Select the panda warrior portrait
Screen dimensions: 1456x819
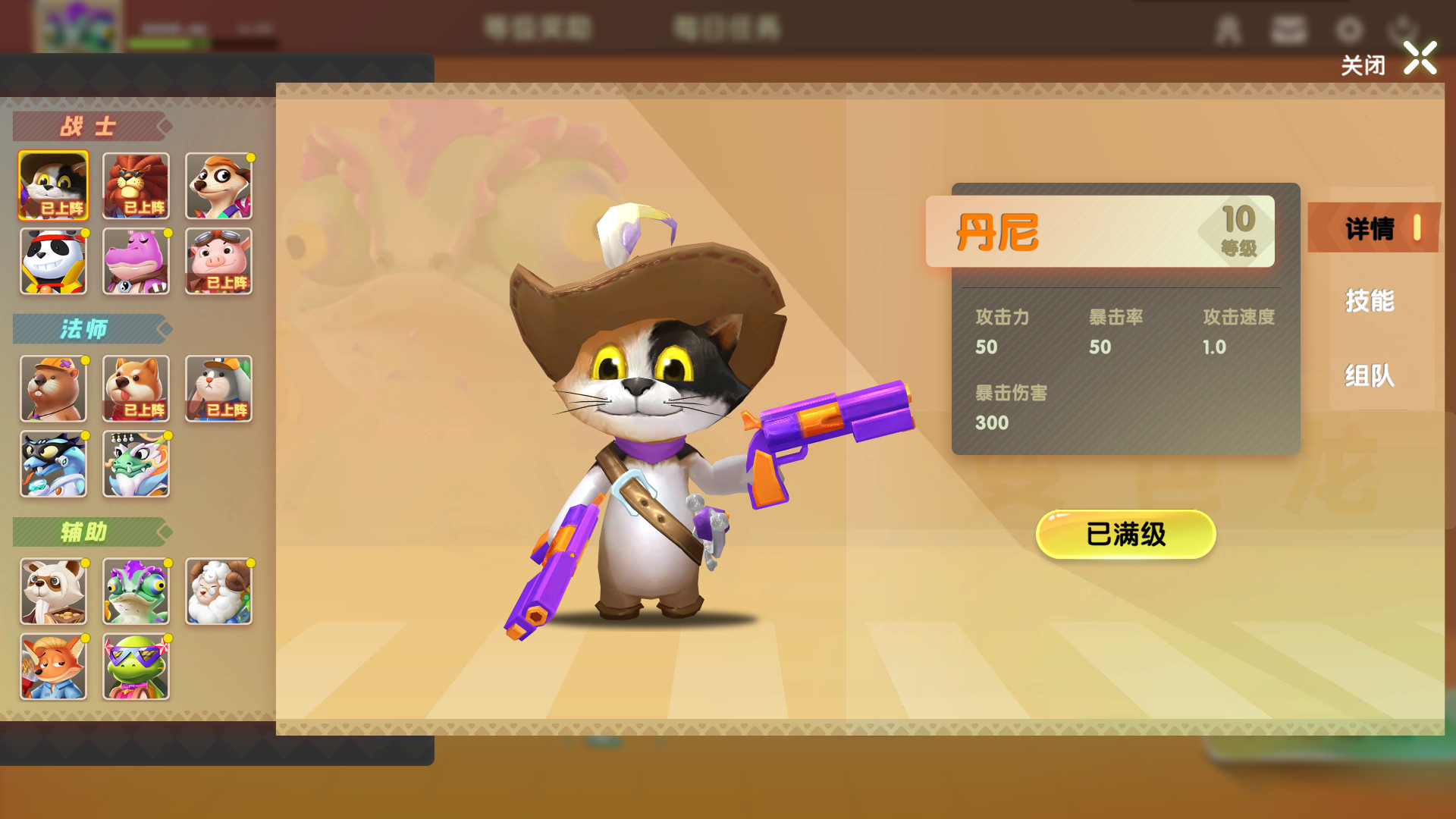(x=53, y=262)
